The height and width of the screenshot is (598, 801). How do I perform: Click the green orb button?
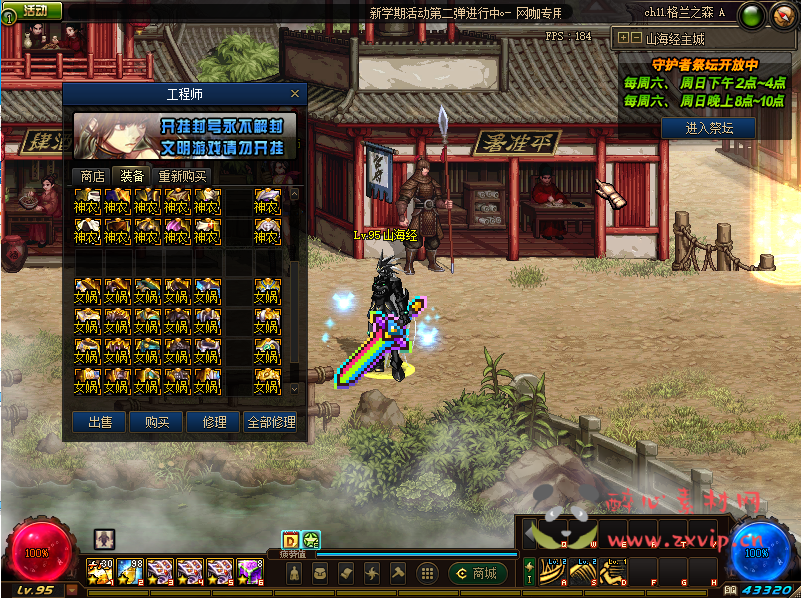[x=753, y=15]
